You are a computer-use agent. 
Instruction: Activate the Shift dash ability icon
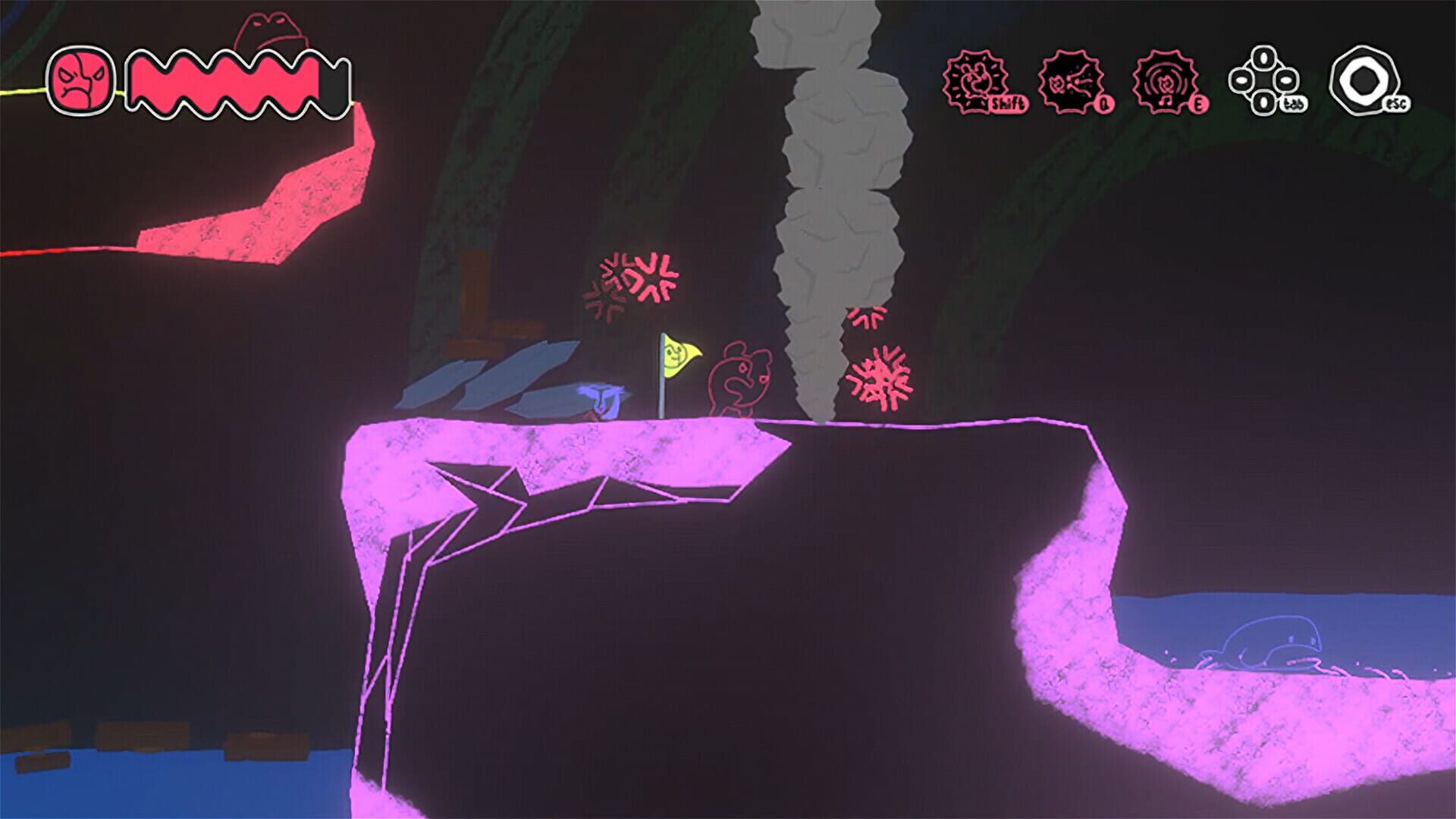[976, 80]
